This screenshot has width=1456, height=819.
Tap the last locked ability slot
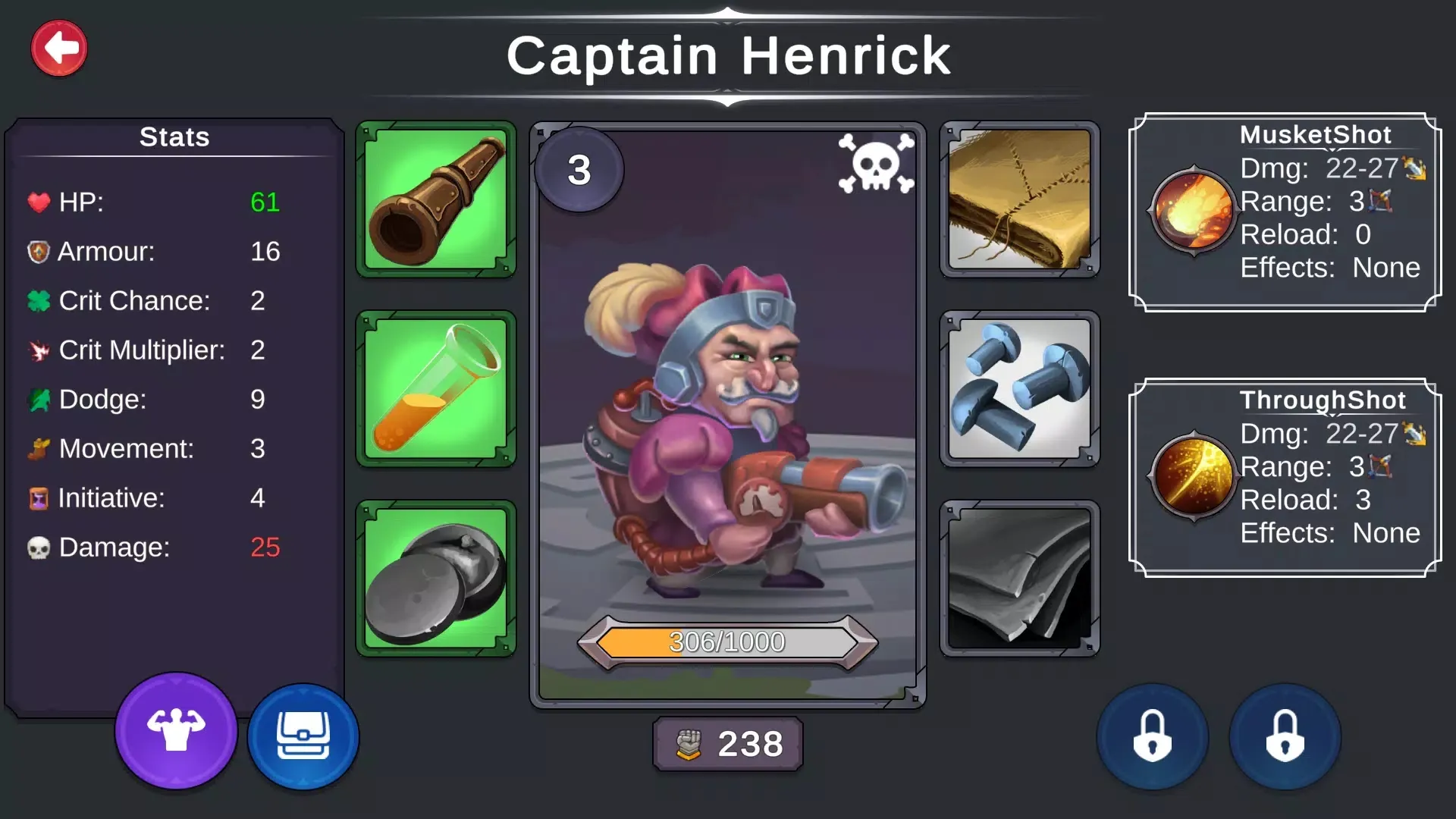click(x=1285, y=736)
